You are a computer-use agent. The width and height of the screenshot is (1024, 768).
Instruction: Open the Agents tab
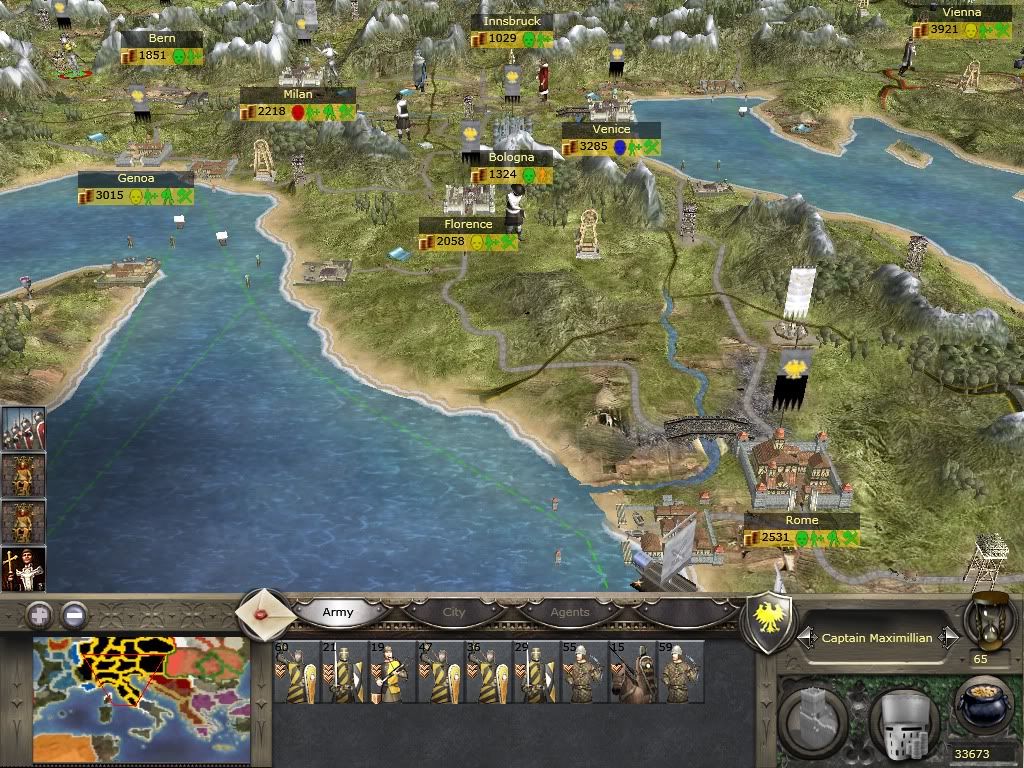[570, 612]
